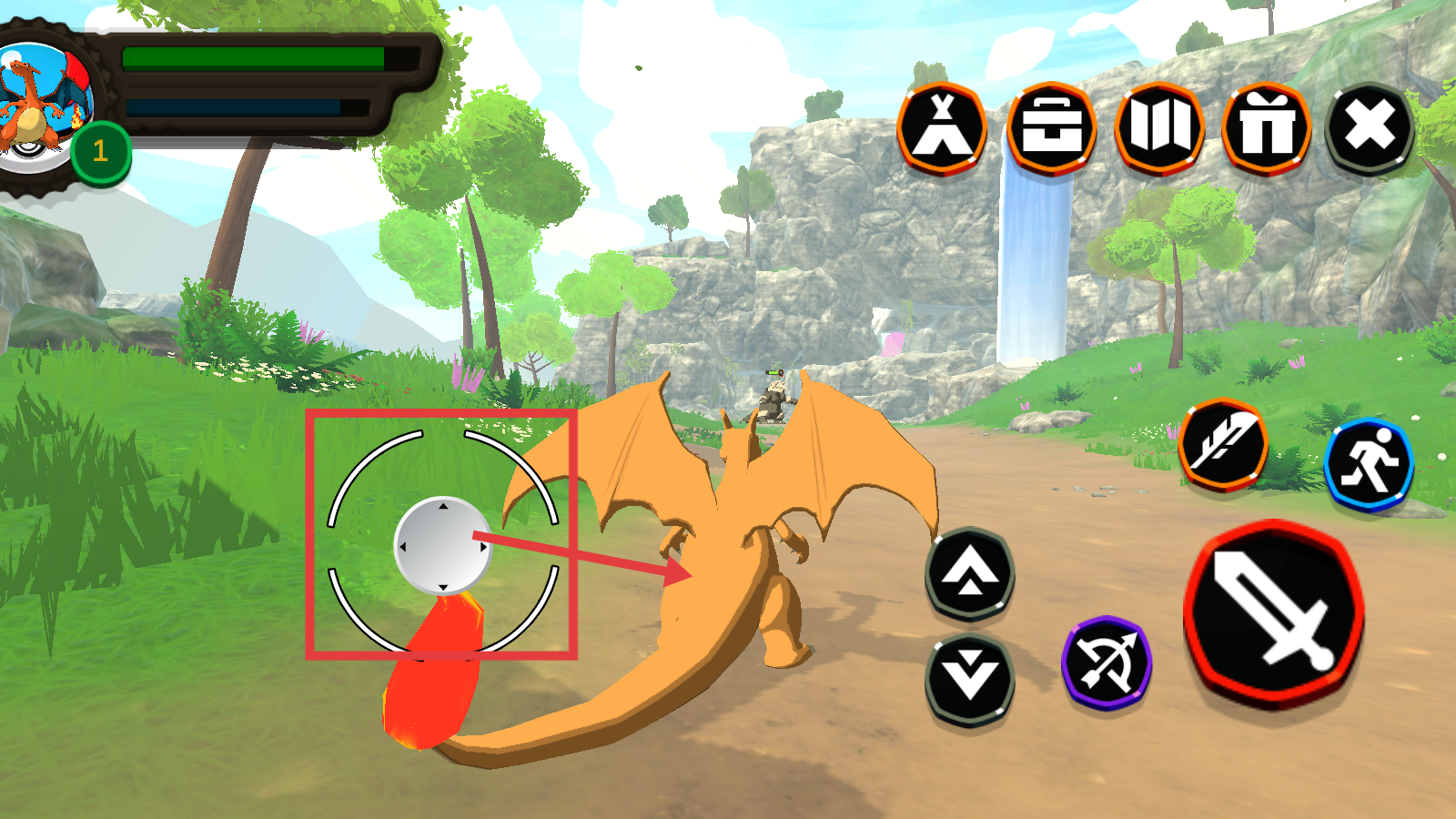Tap the double up-arrow ascend button

tap(969, 574)
